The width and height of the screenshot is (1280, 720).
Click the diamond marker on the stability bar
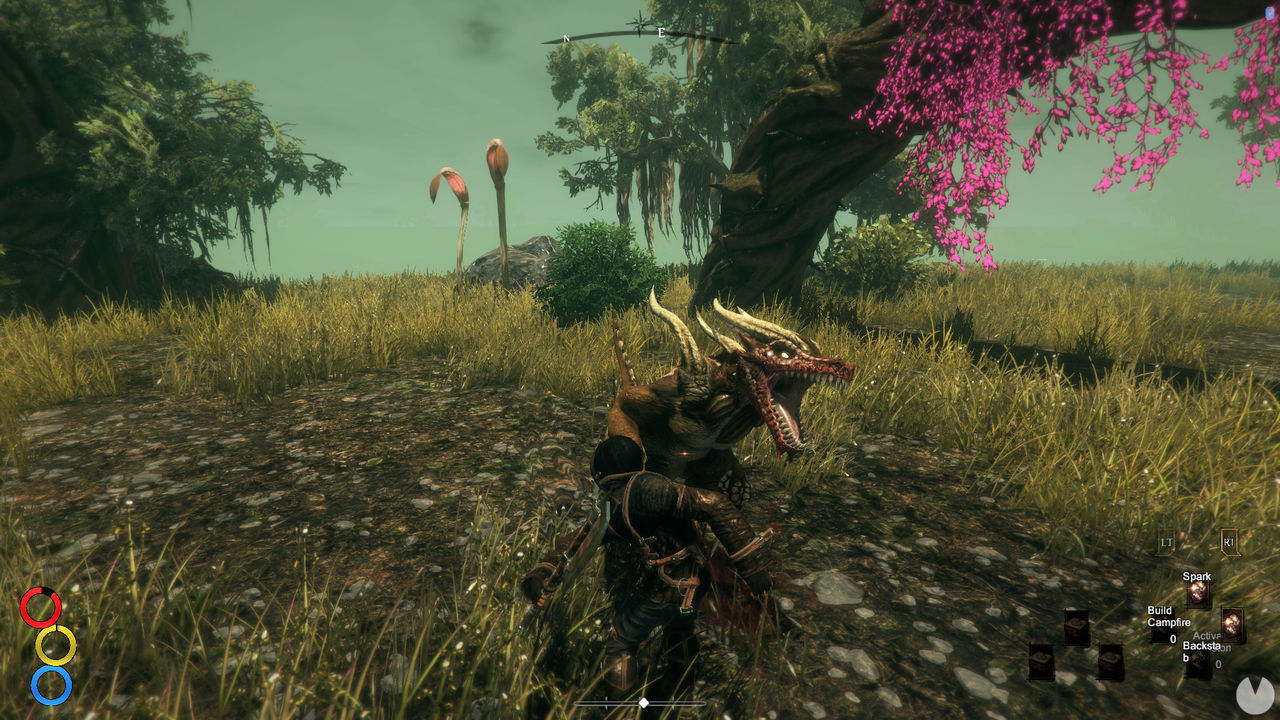(645, 701)
